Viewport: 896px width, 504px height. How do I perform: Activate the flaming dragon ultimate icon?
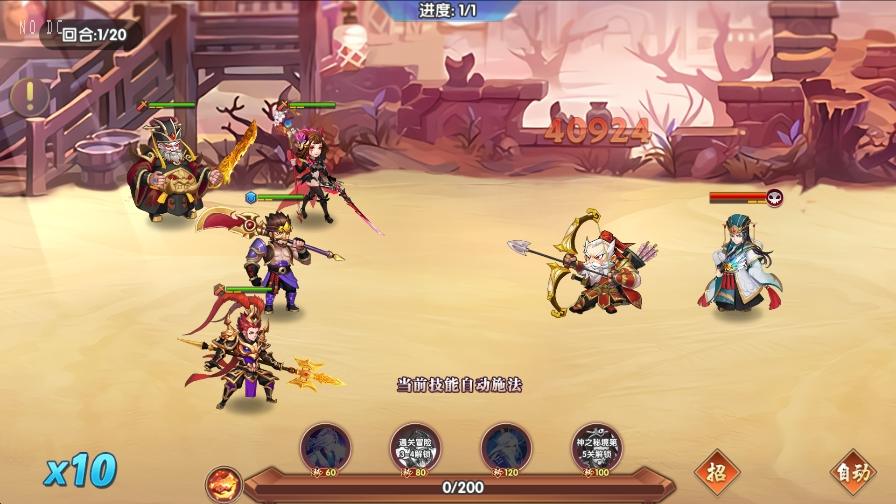224,484
